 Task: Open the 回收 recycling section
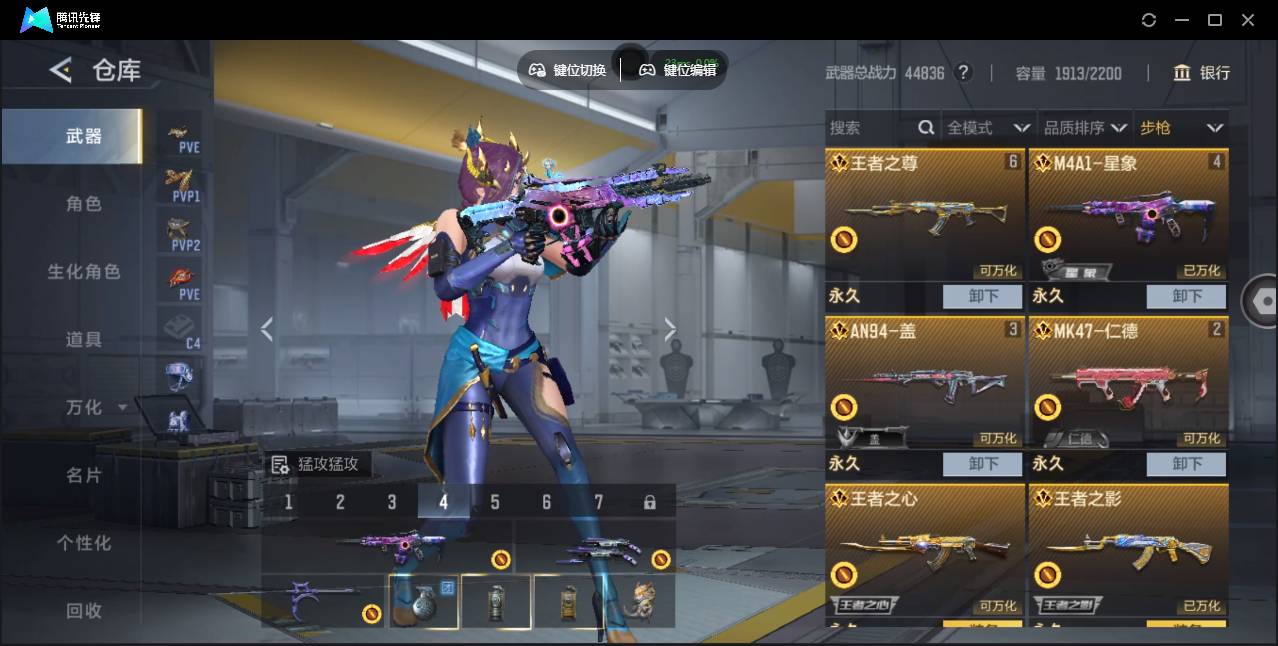coord(84,610)
